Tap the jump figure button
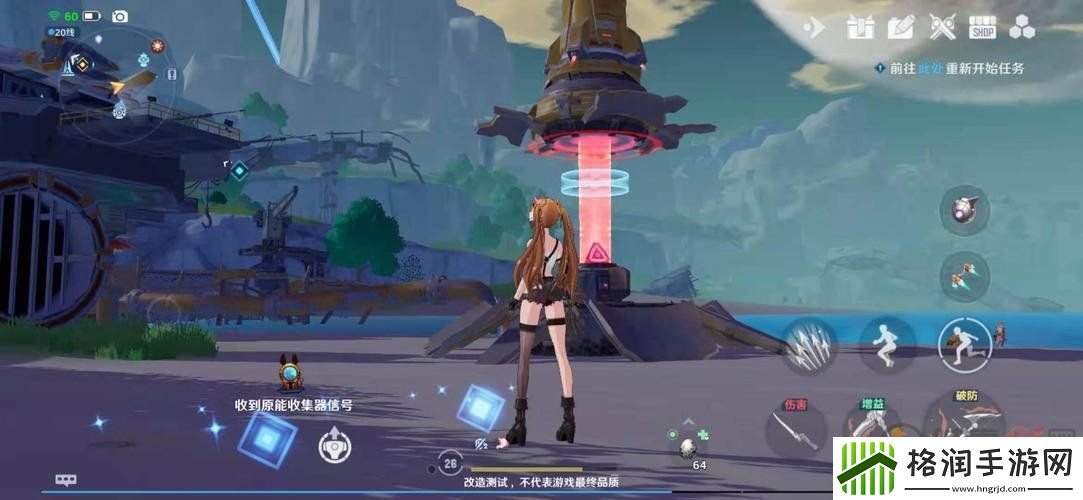The image size is (1083, 500). pyautogui.click(x=887, y=345)
